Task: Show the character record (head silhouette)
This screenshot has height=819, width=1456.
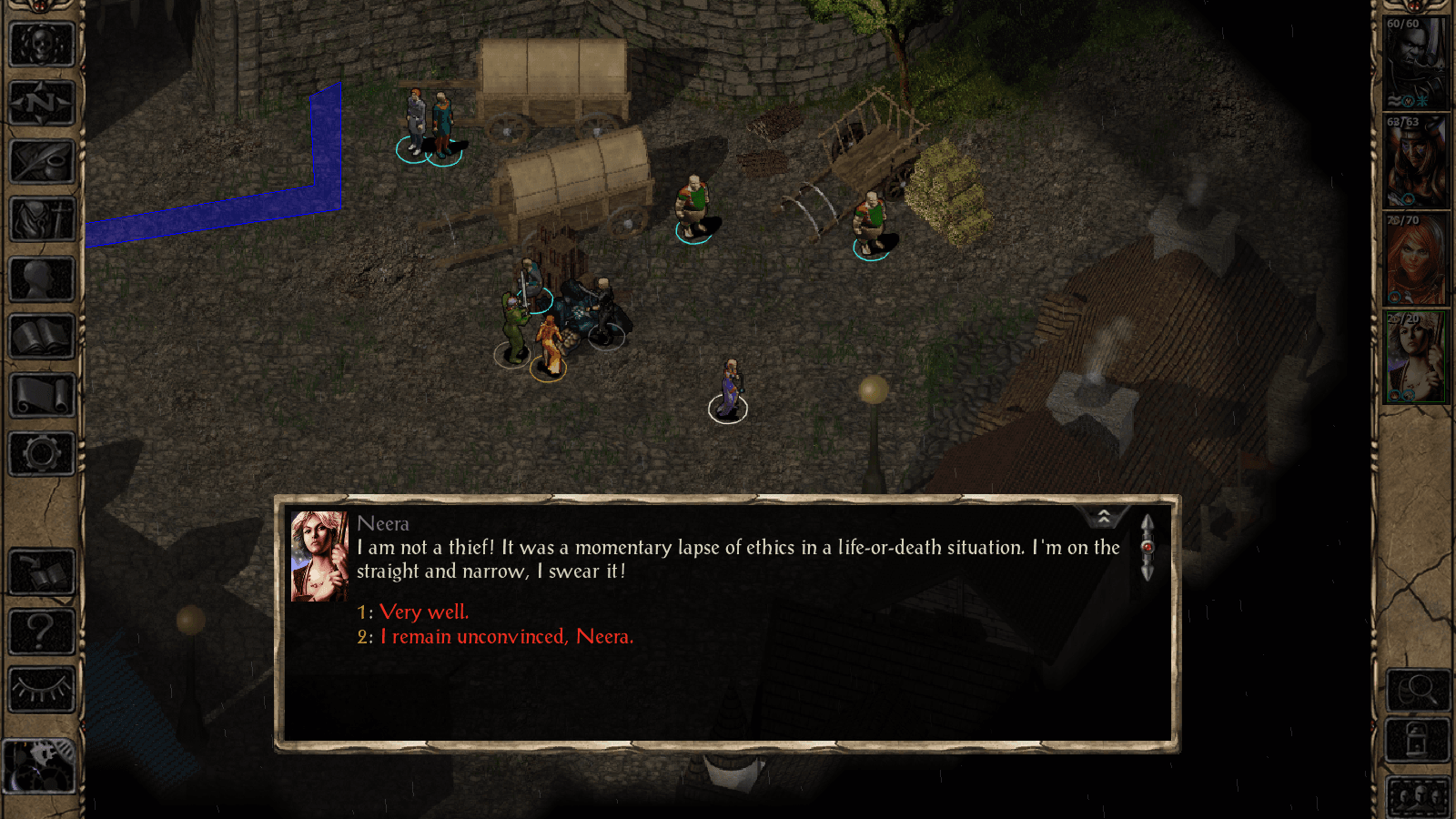Action: point(41,278)
